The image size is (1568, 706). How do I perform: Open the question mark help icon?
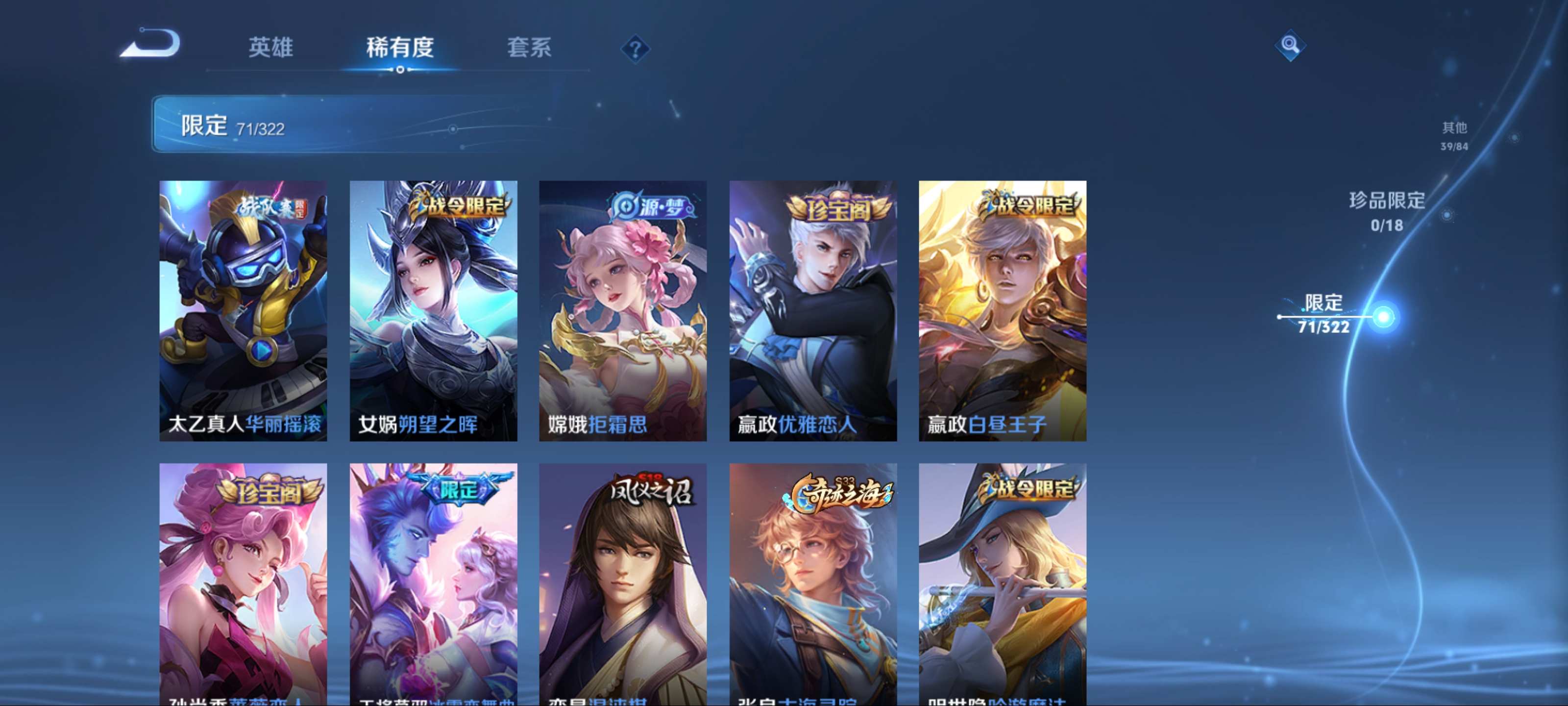(635, 49)
